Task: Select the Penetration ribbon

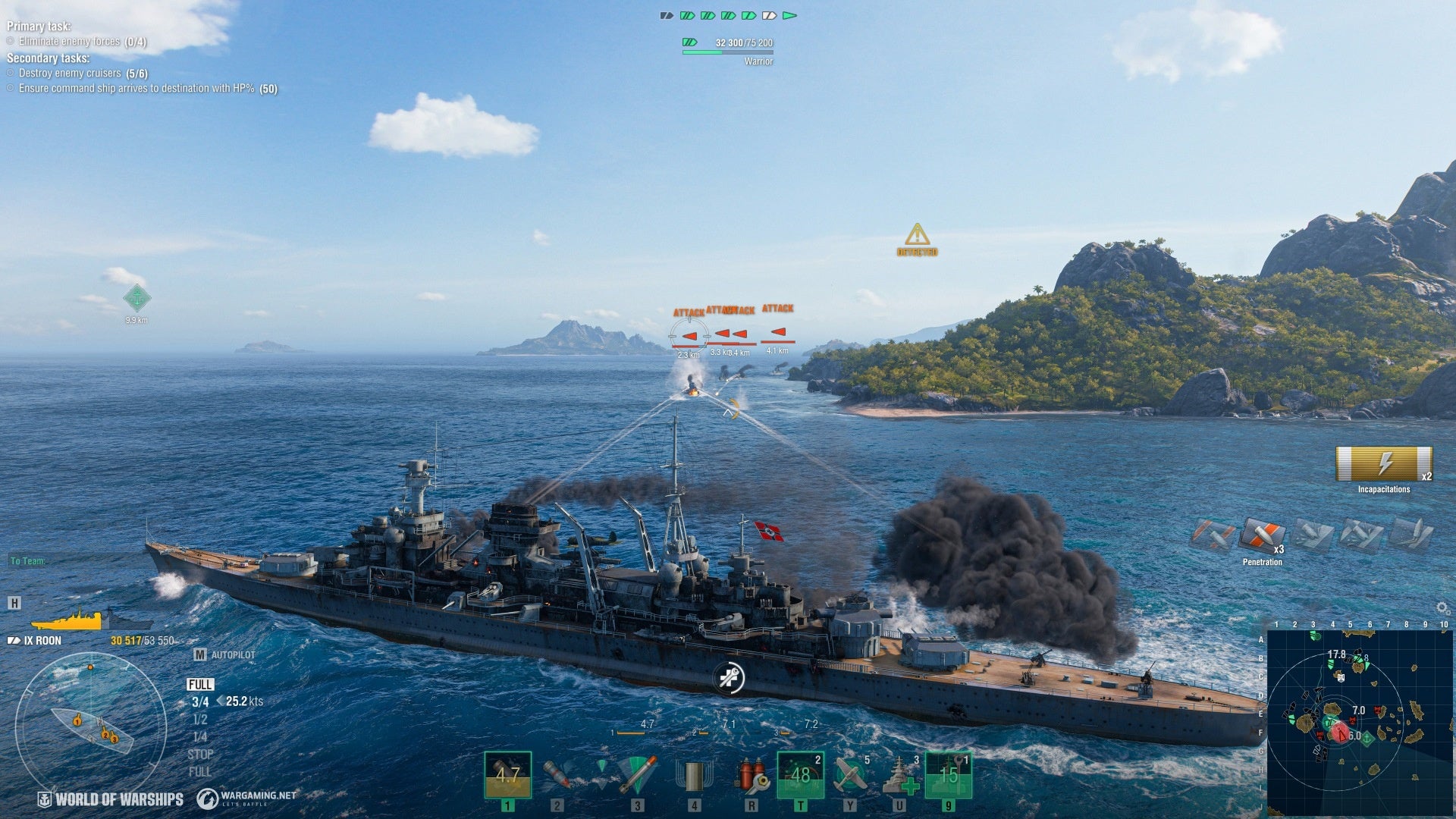Action: 1262,536
